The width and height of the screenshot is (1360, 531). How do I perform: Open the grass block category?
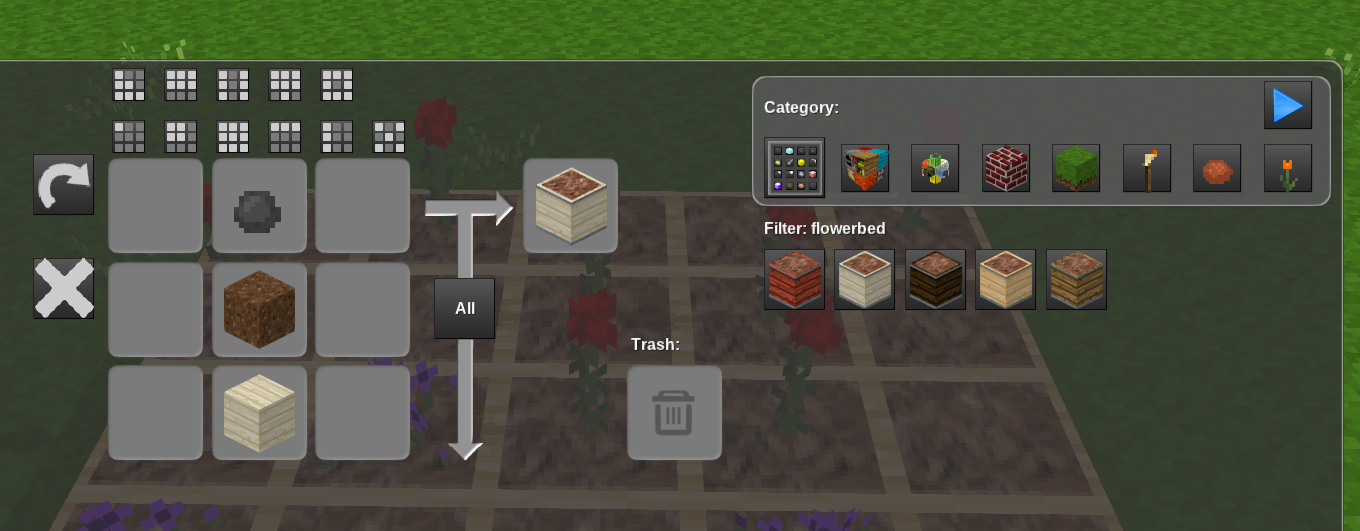click(x=1076, y=168)
